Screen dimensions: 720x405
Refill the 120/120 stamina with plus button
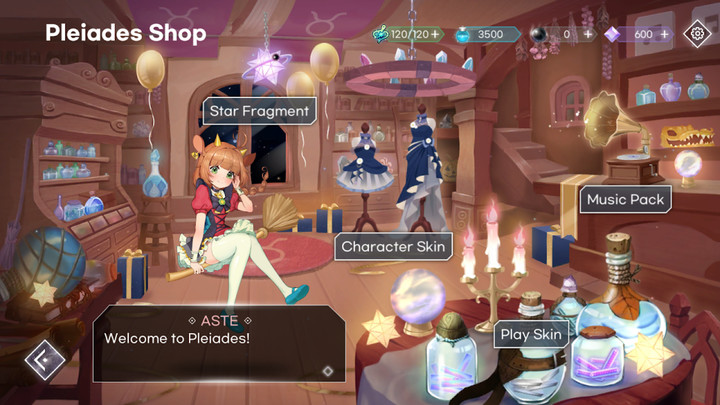pyautogui.click(x=435, y=34)
